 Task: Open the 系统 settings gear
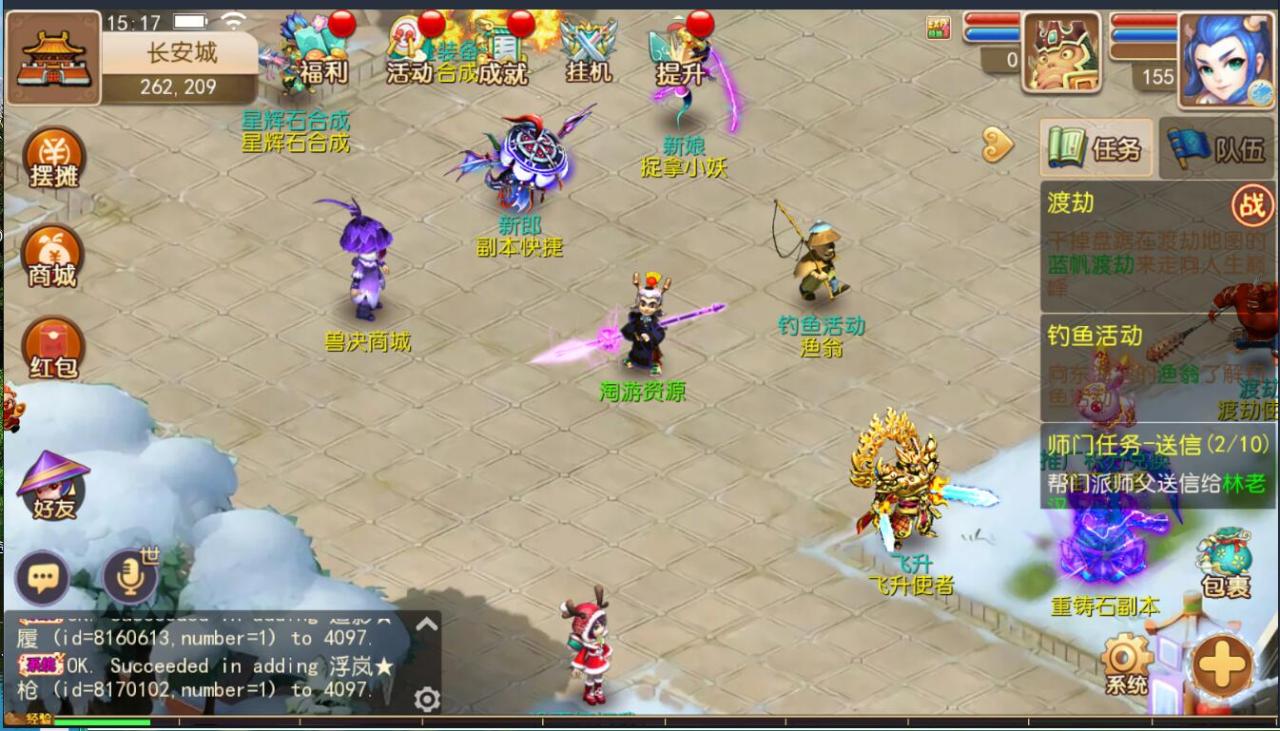pyautogui.click(x=1126, y=664)
